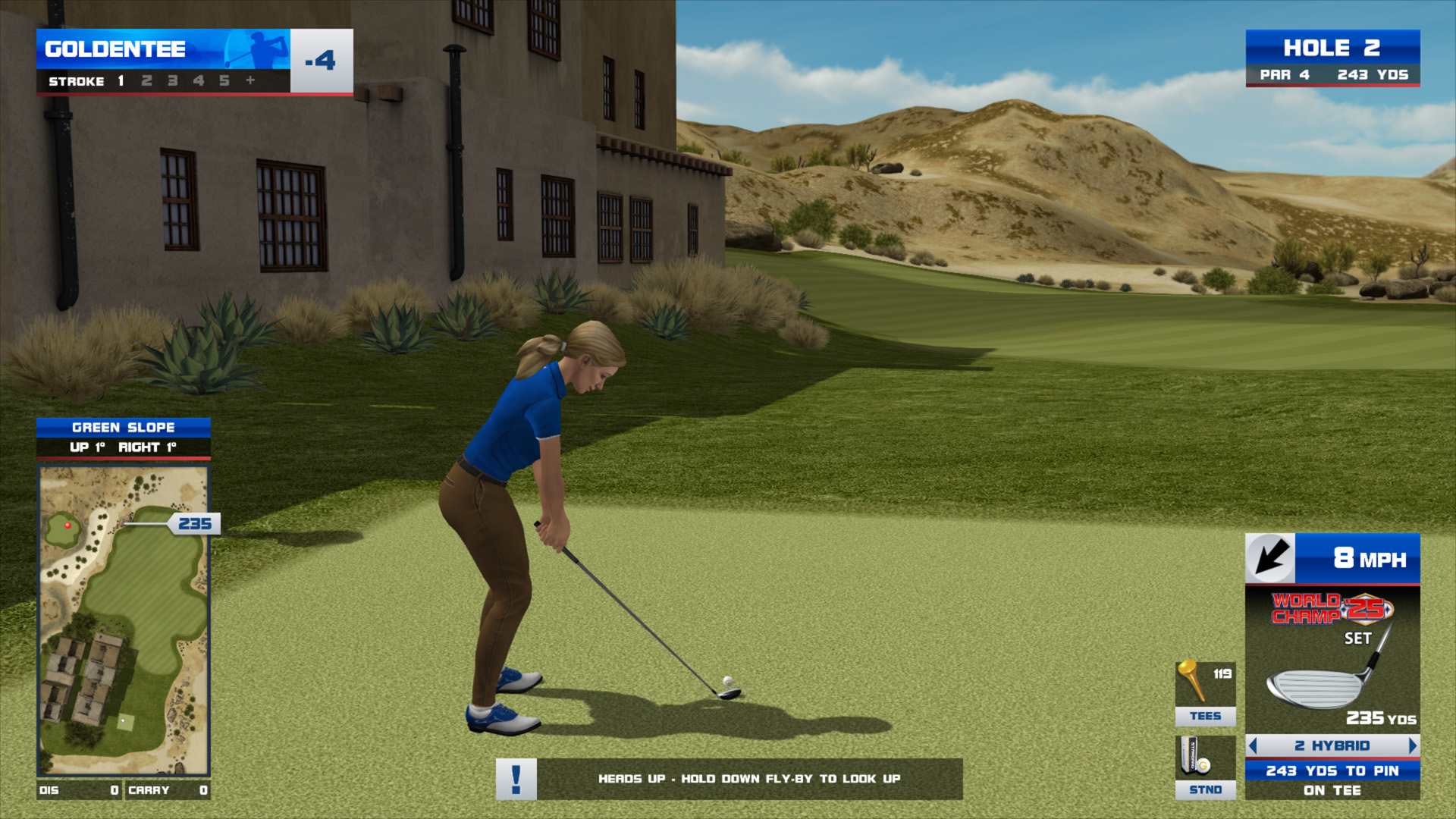Open the Tees selection button
The width and height of the screenshot is (1456, 819).
[x=1205, y=694]
